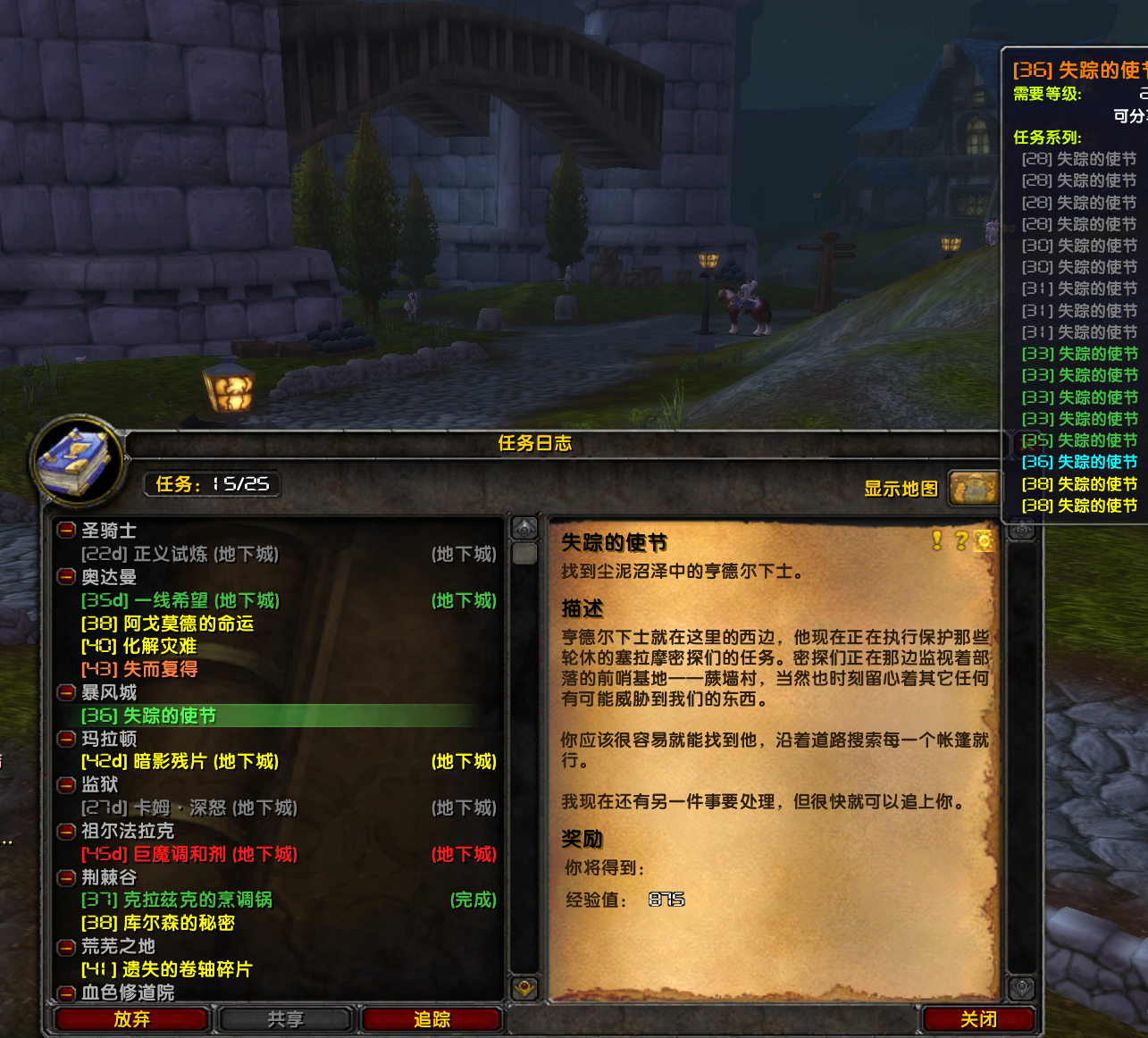Collapse the 暴风城 quest category
The width and height of the screenshot is (1148, 1038).
[65, 692]
